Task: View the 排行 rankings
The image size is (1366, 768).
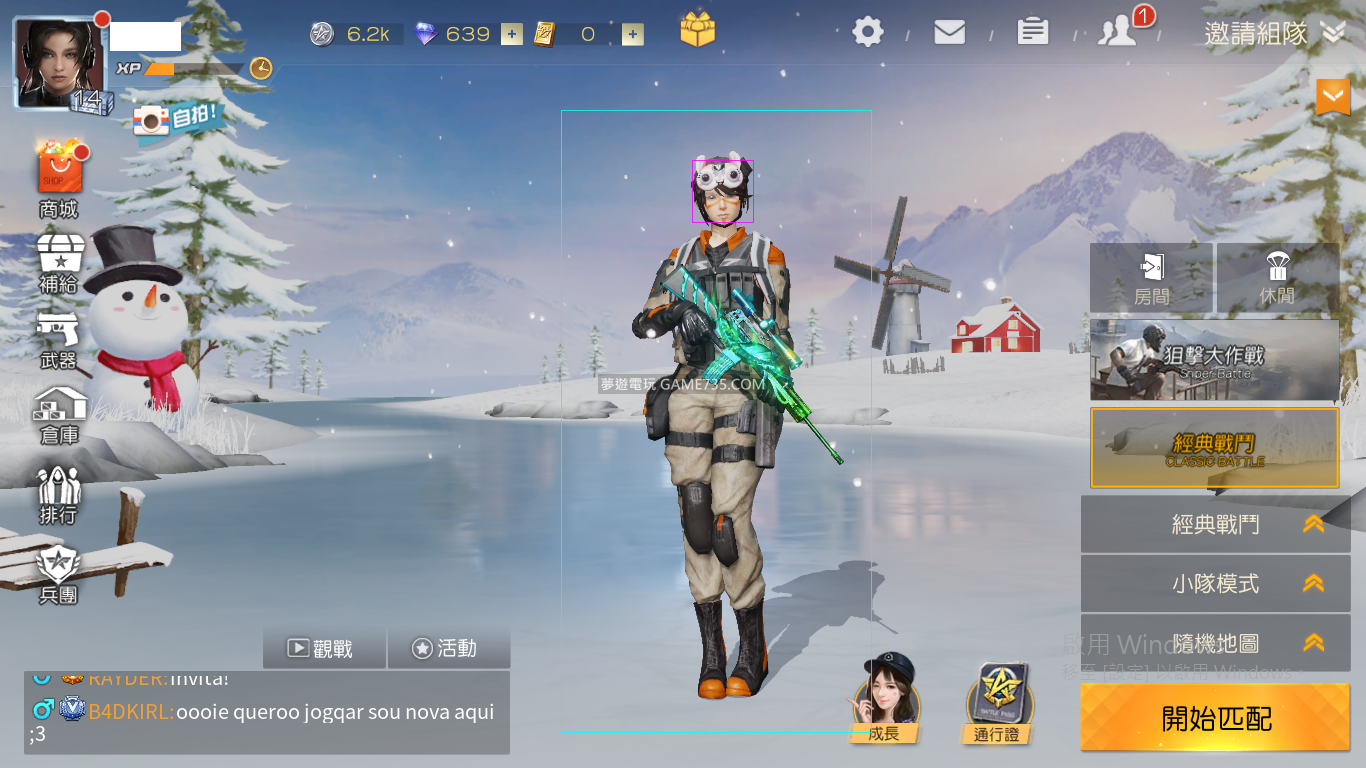Action: [x=59, y=495]
